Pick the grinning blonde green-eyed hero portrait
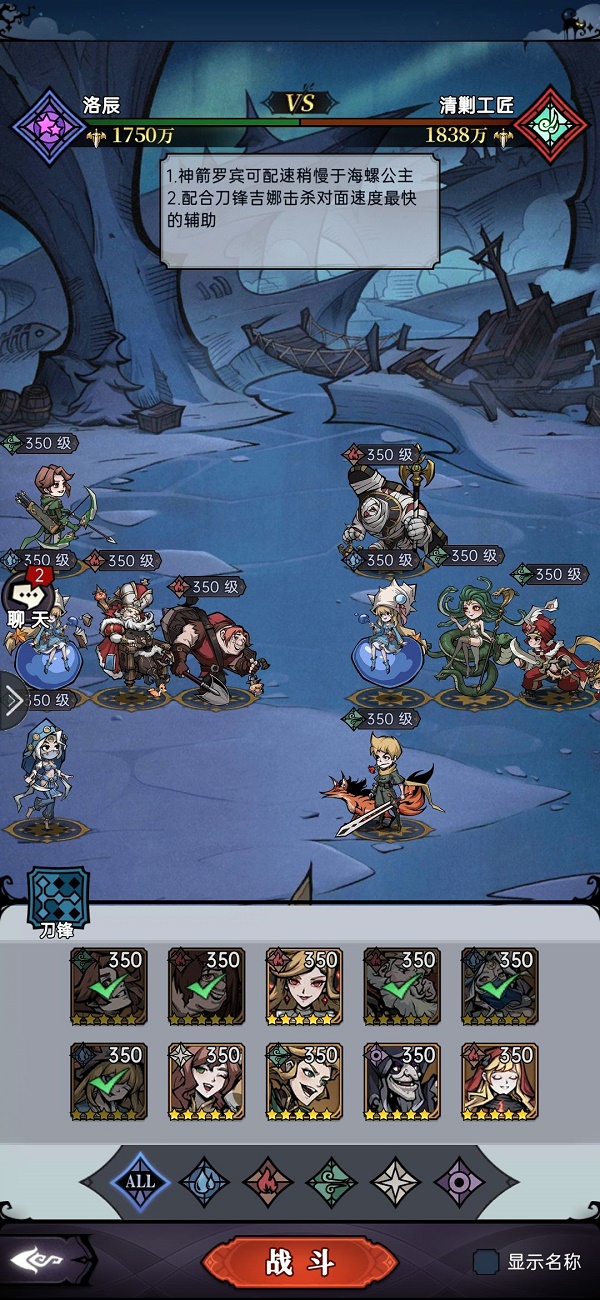The image size is (600, 1300). pos(304,1082)
